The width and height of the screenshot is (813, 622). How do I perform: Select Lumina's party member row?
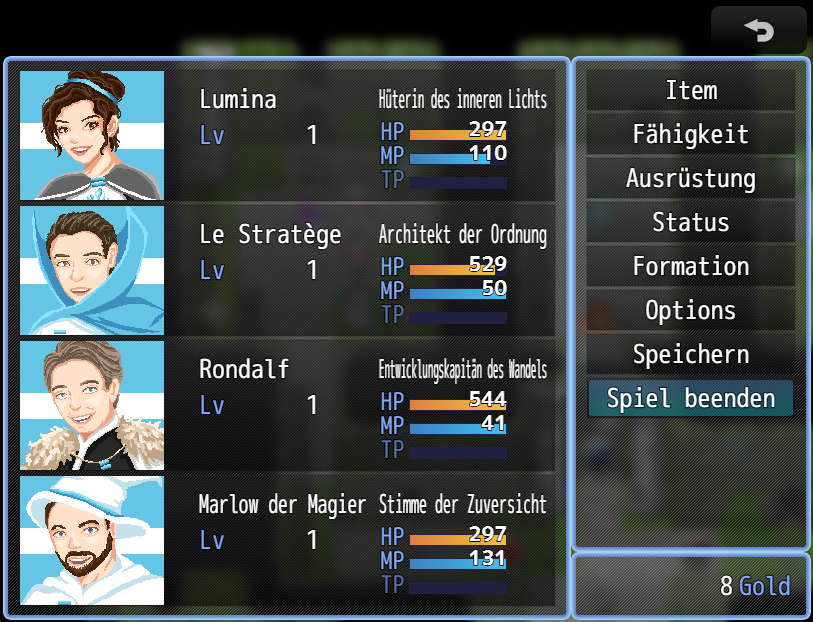point(287,135)
